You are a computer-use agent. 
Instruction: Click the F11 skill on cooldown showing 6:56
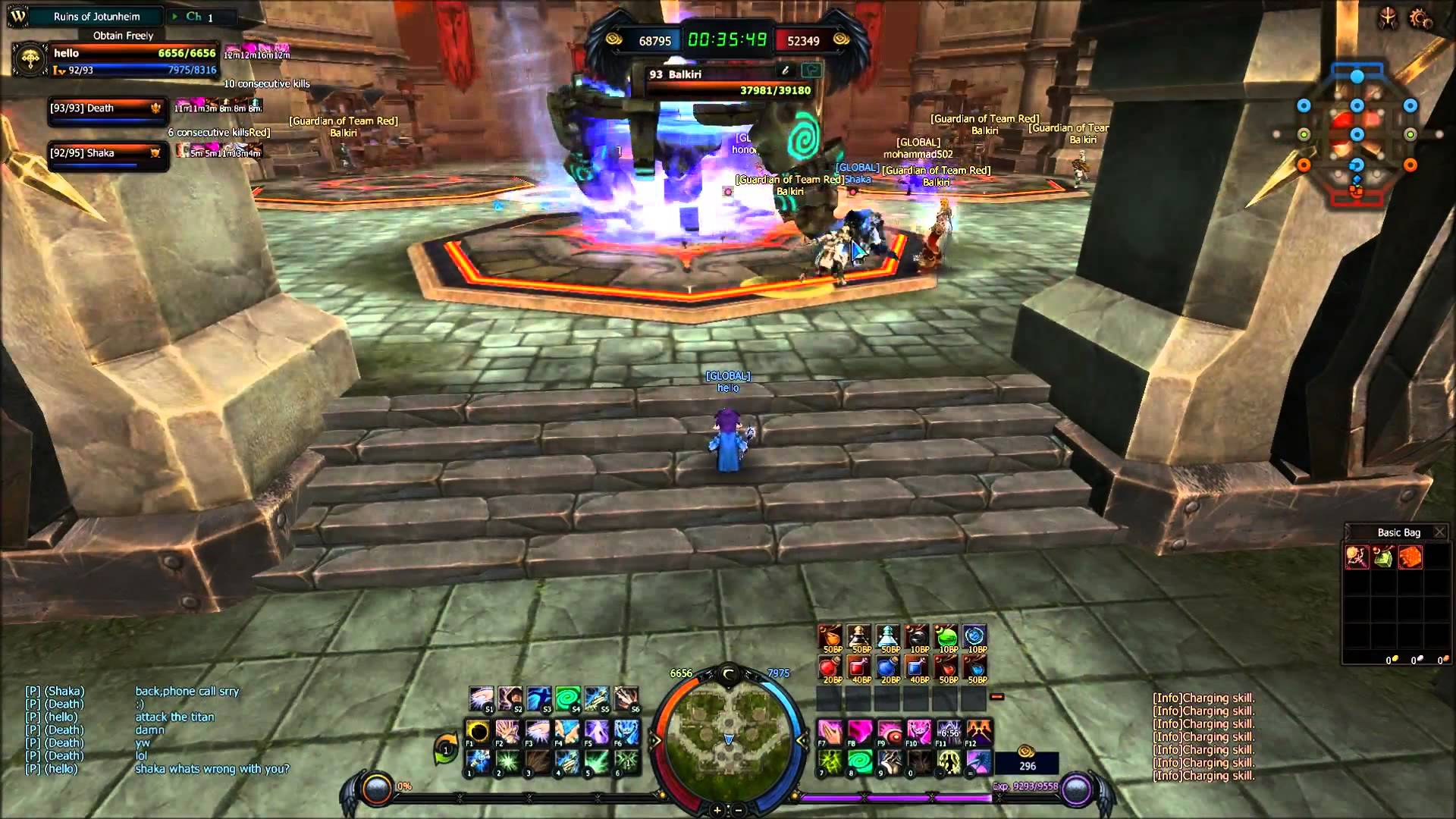click(951, 733)
